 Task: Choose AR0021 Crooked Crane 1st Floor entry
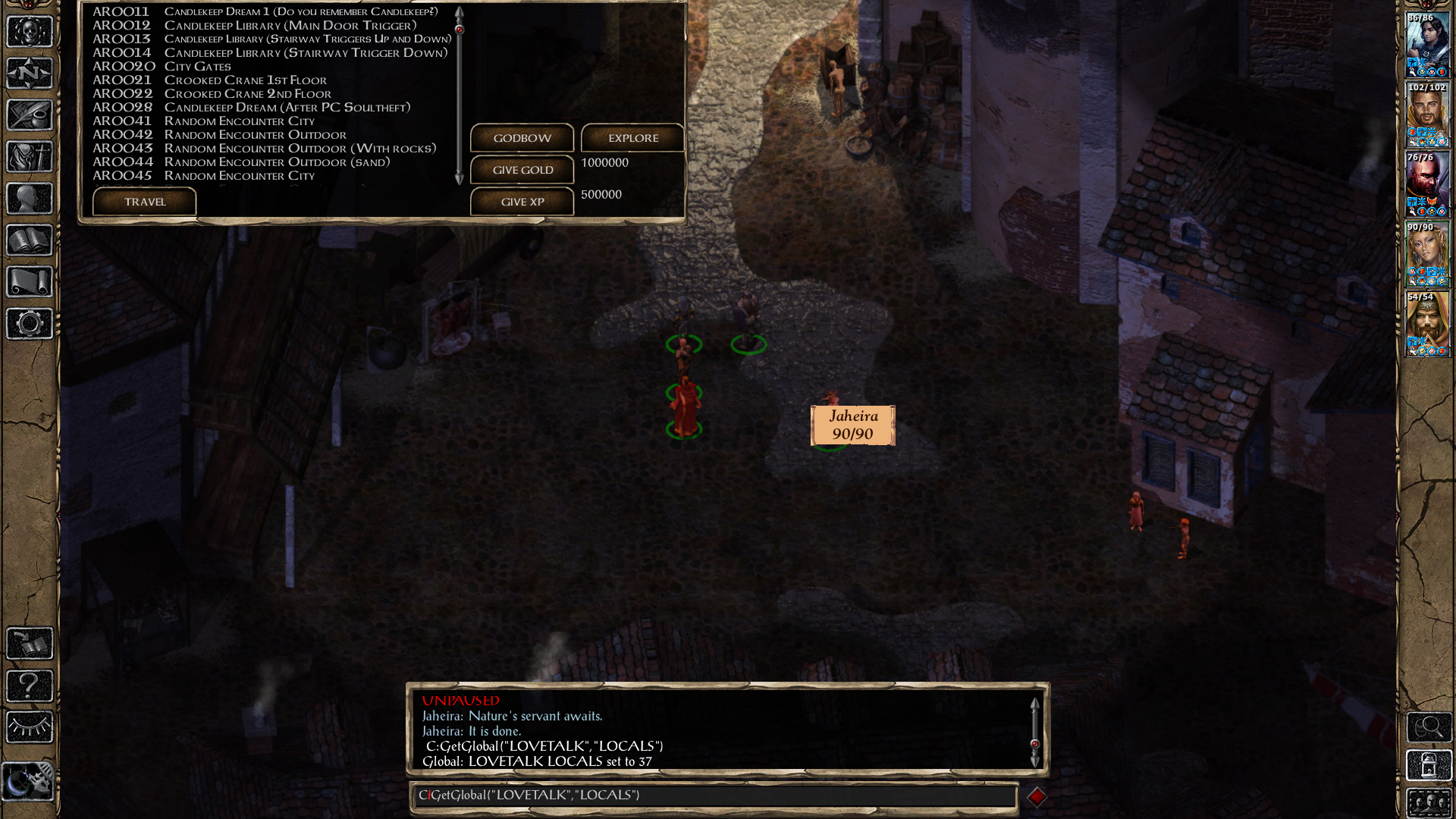tap(245, 80)
